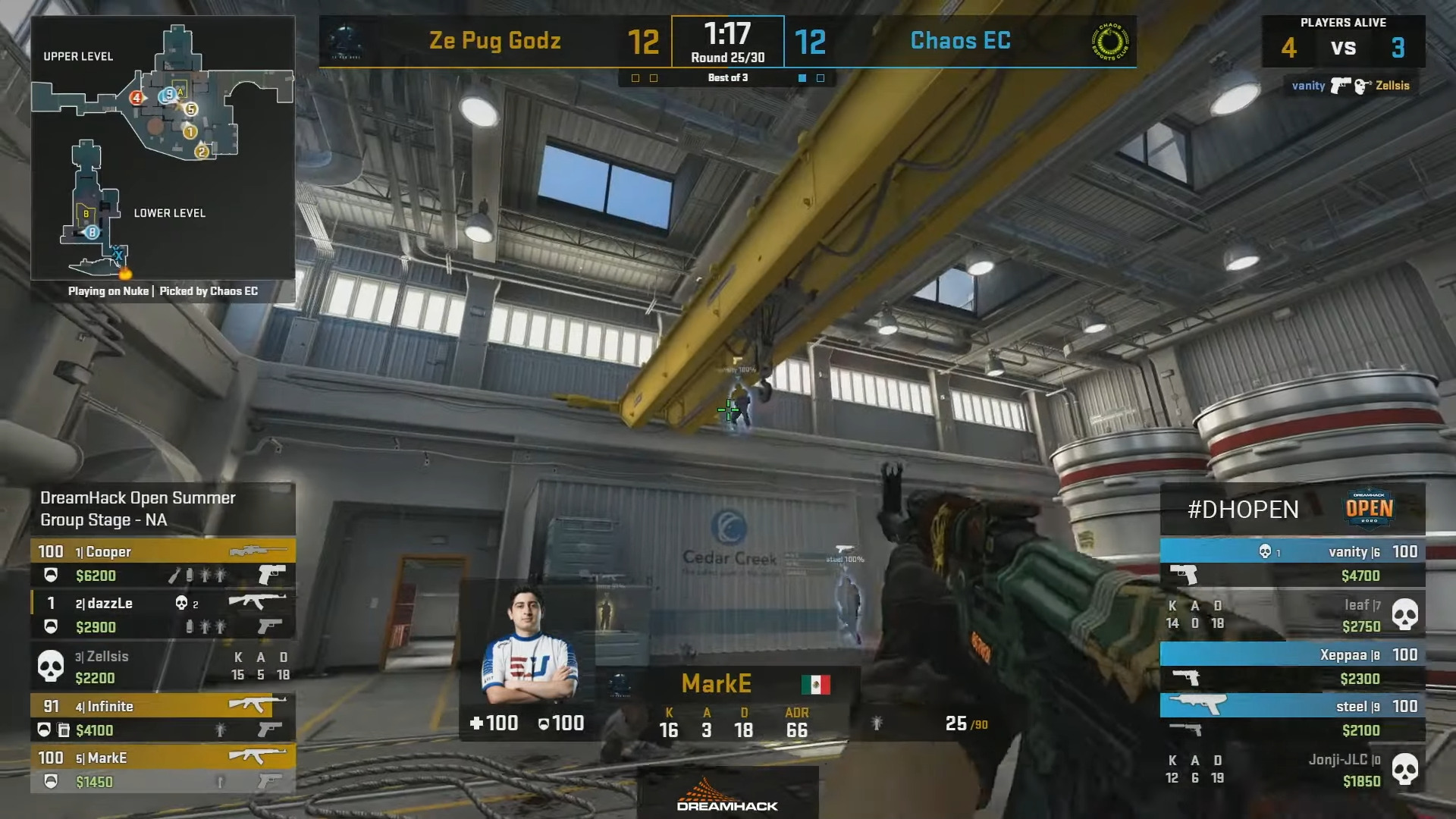Image resolution: width=1456 pixels, height=819 pixels.
Task: Choose the dead player leaf row
Action: coord(1292,614)
